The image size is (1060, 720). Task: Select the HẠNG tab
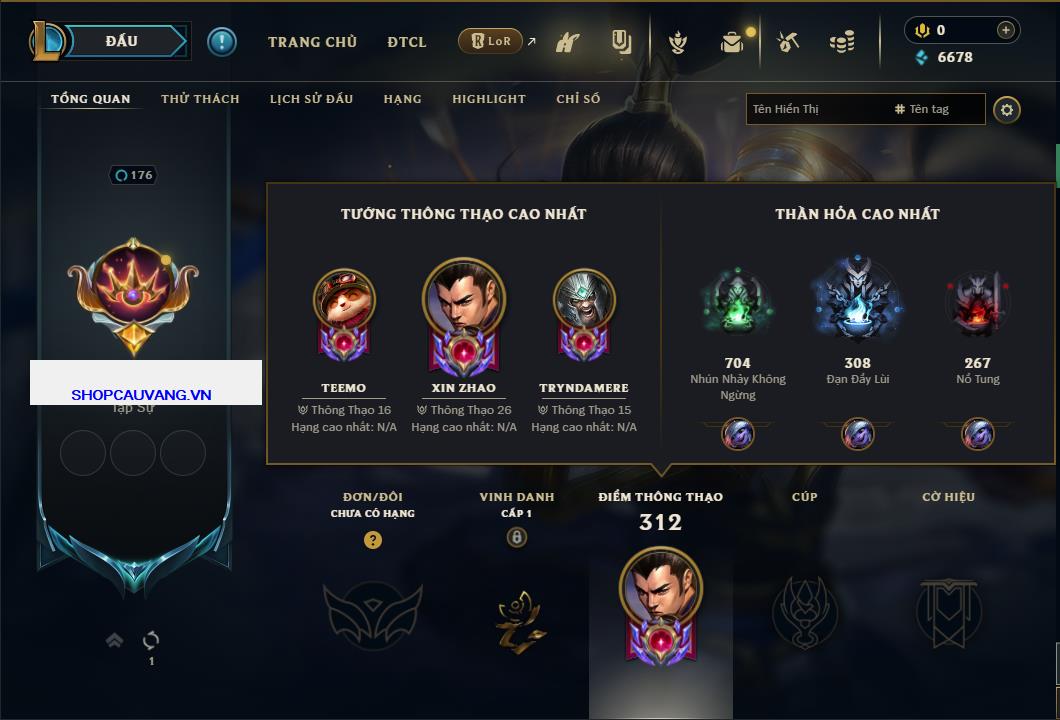pos(402,99)
